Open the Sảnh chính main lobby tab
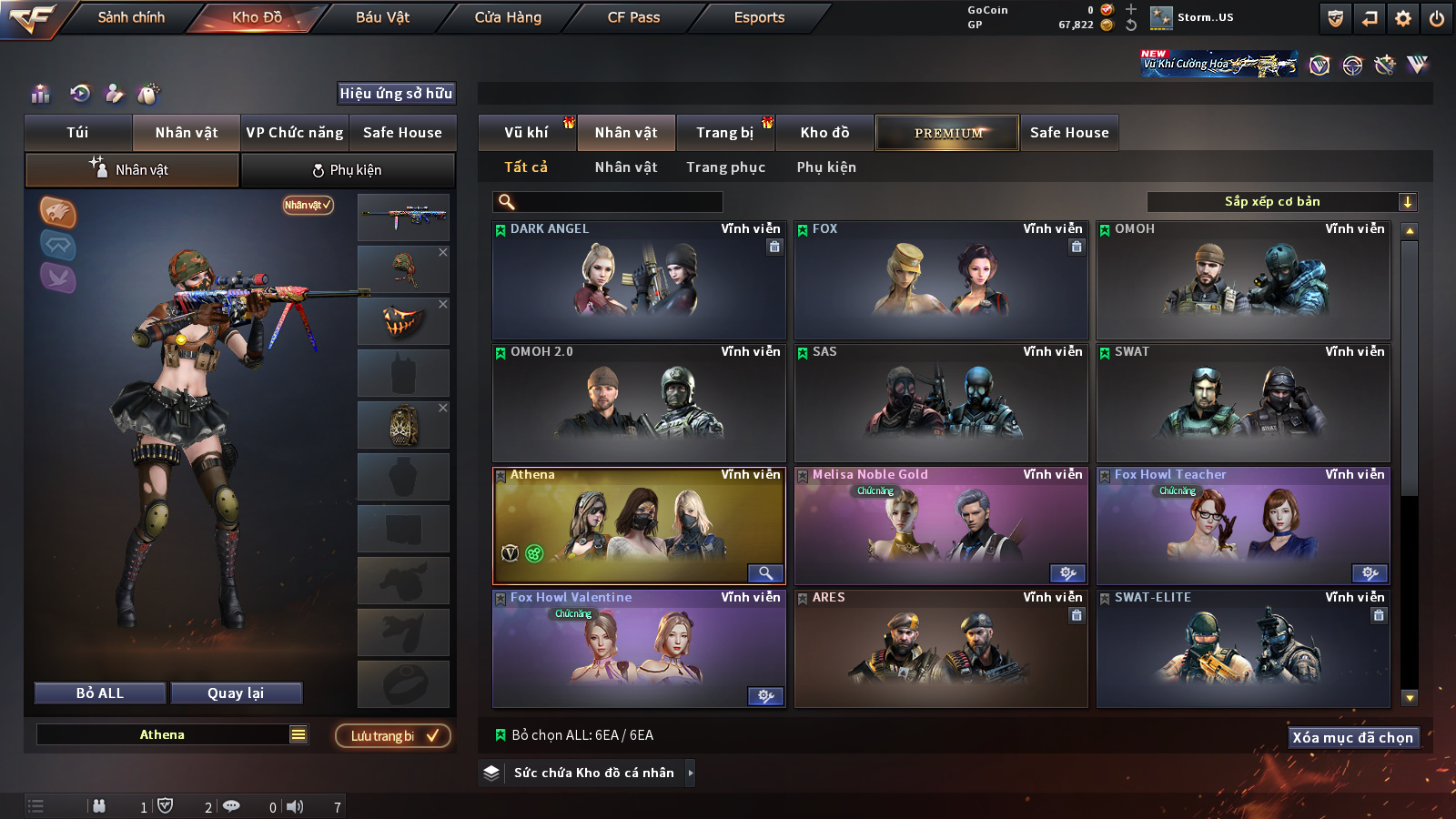Viewport: 1456px width, 819px height. coord(131,17)
